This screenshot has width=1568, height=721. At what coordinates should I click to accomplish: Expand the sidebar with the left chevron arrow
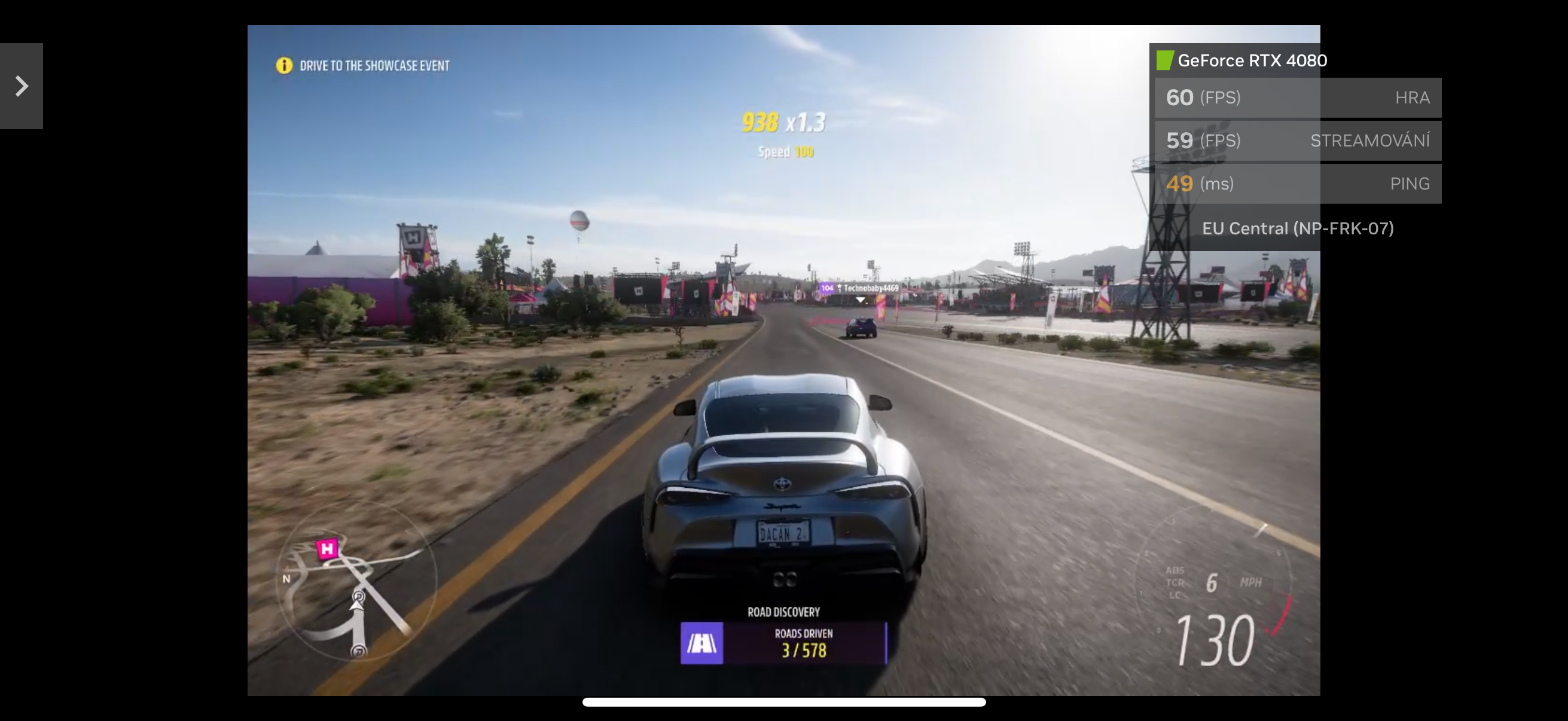(22, 85)
